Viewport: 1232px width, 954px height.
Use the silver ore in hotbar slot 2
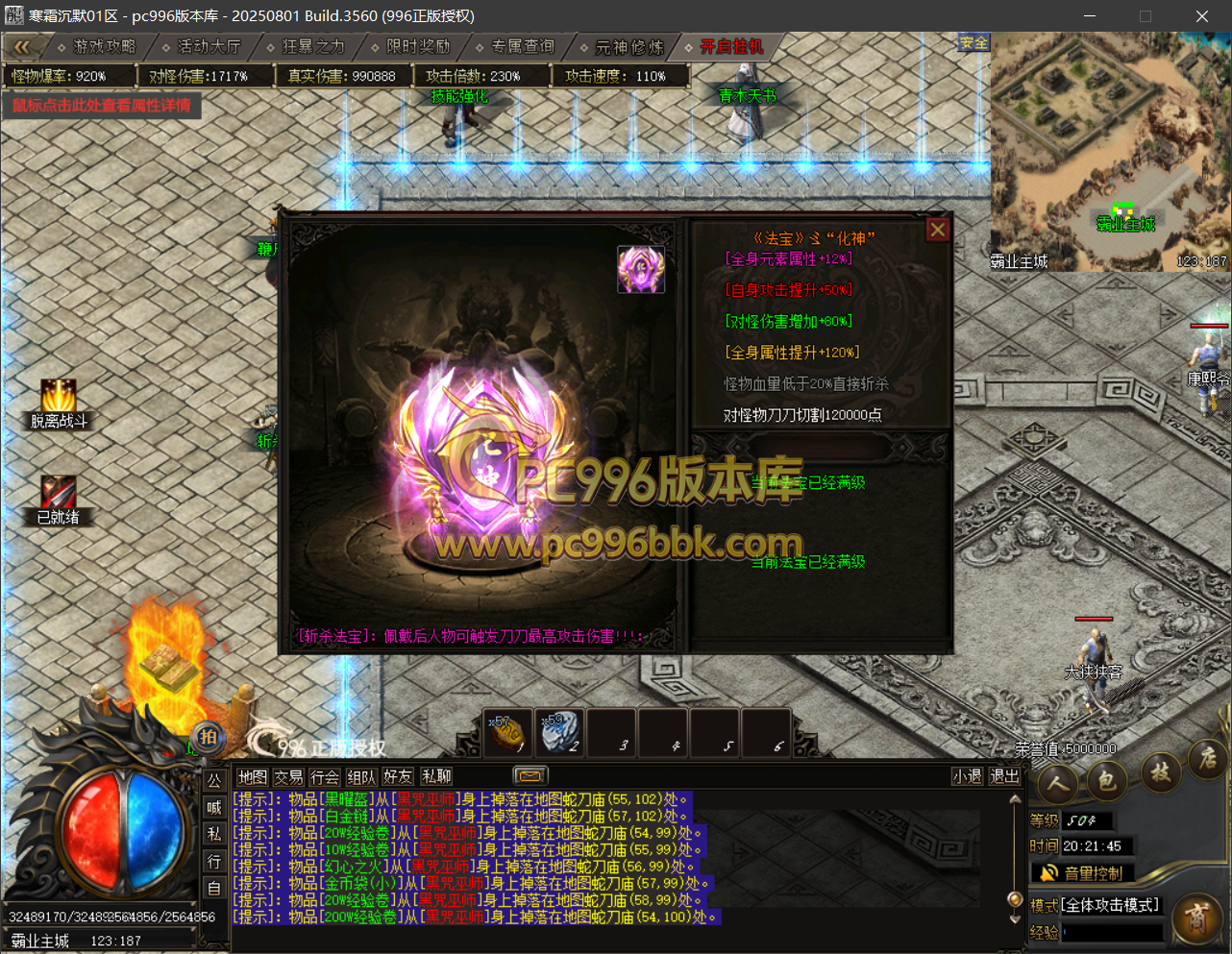tap(558, 732)
